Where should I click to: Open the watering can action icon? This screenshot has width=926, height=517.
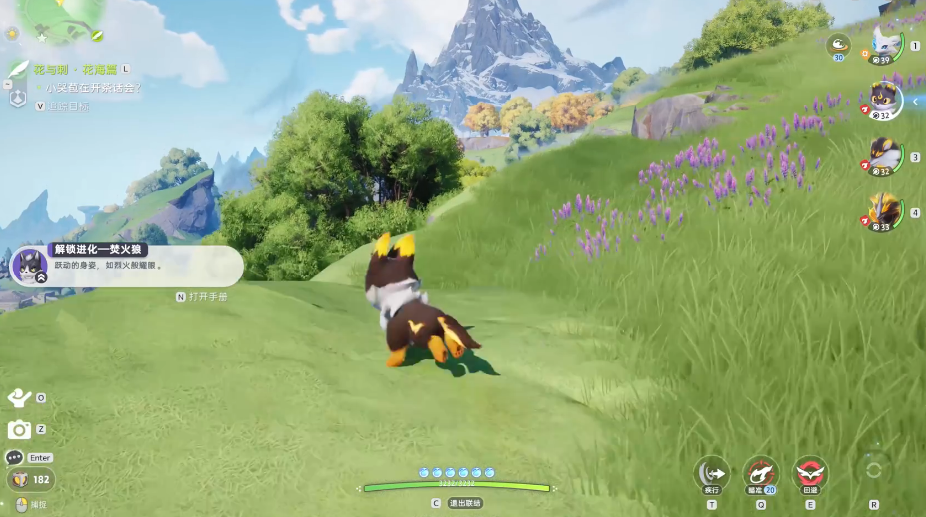click(19, 398)
